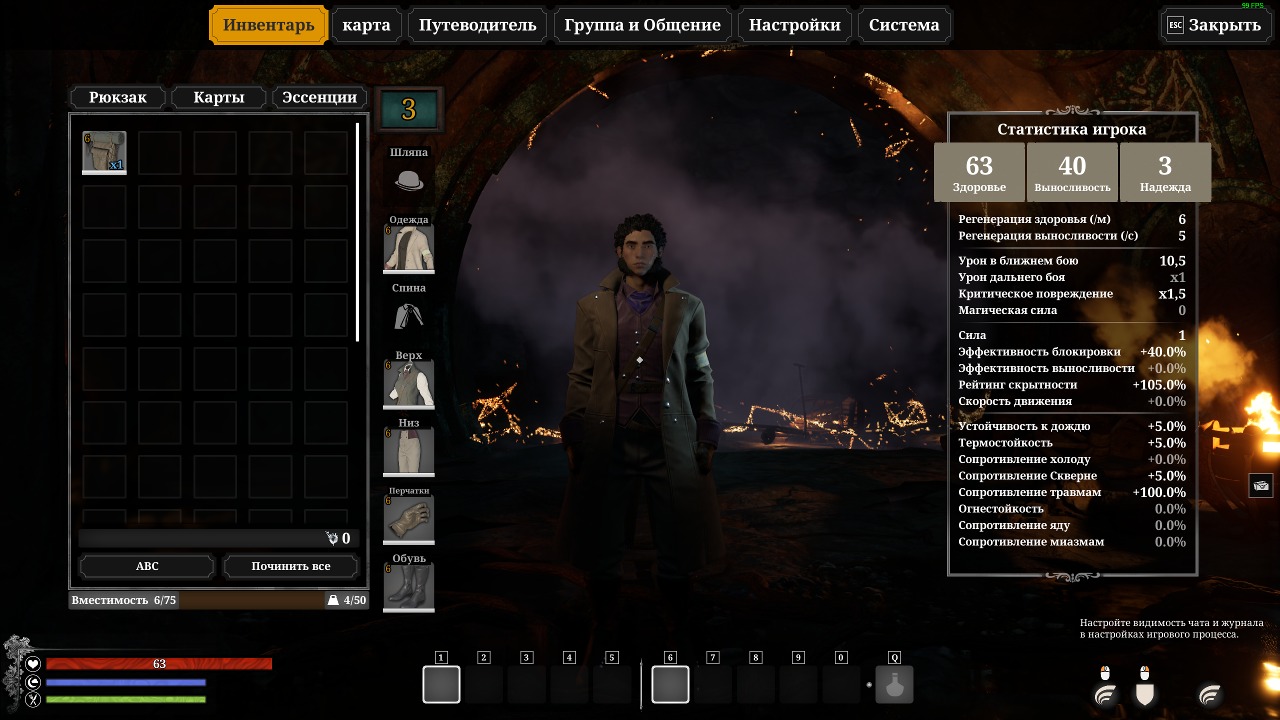Screen dimensions: 1280x720
Task: Switch to the Карты inventory tab
Action: (219, 97)
